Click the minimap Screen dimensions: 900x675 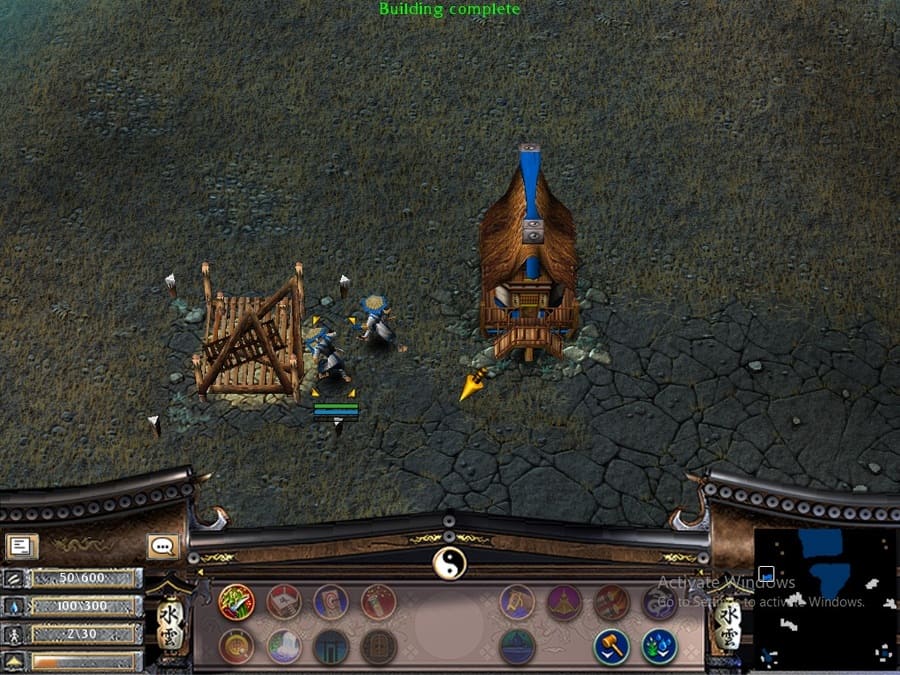click(x=825, y=599)
